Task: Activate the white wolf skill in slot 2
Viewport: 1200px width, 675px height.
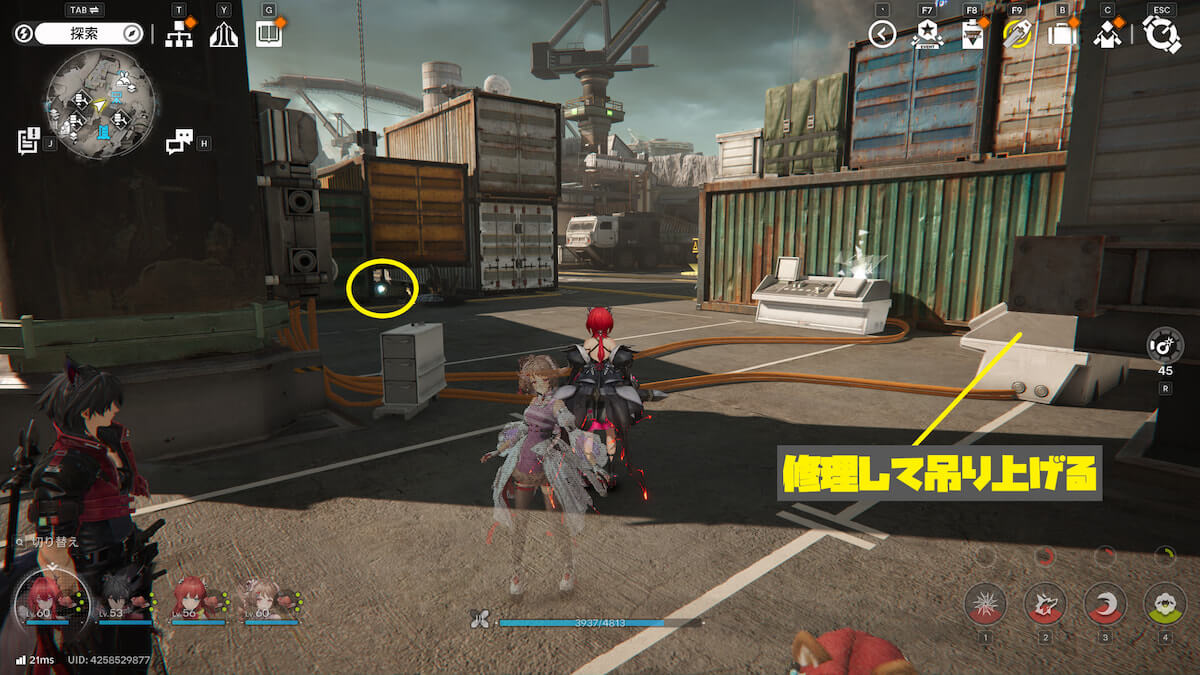Action: click(x=1045, y=603)
